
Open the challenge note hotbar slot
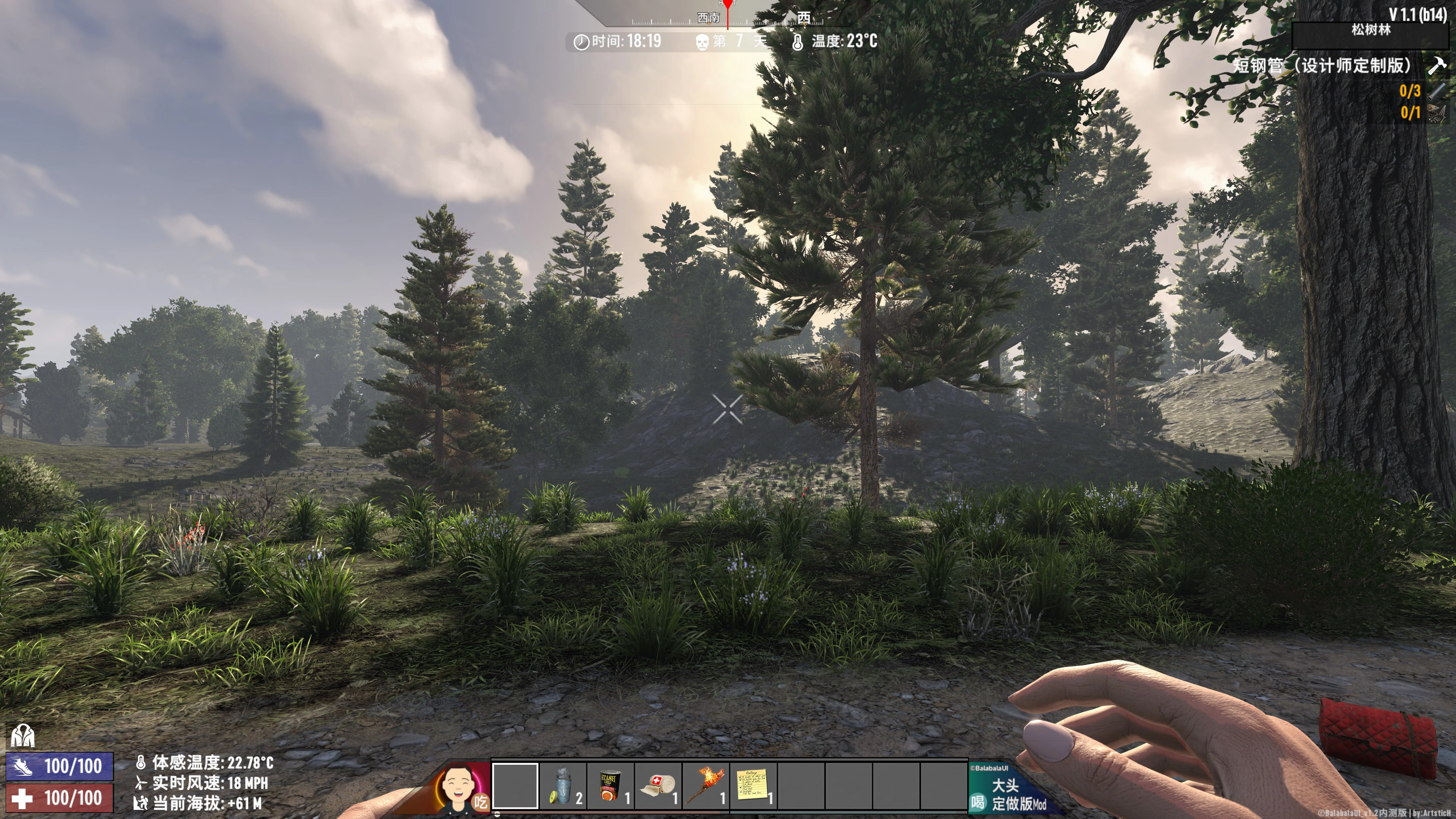pyautogui.click(x=753, y=785)
